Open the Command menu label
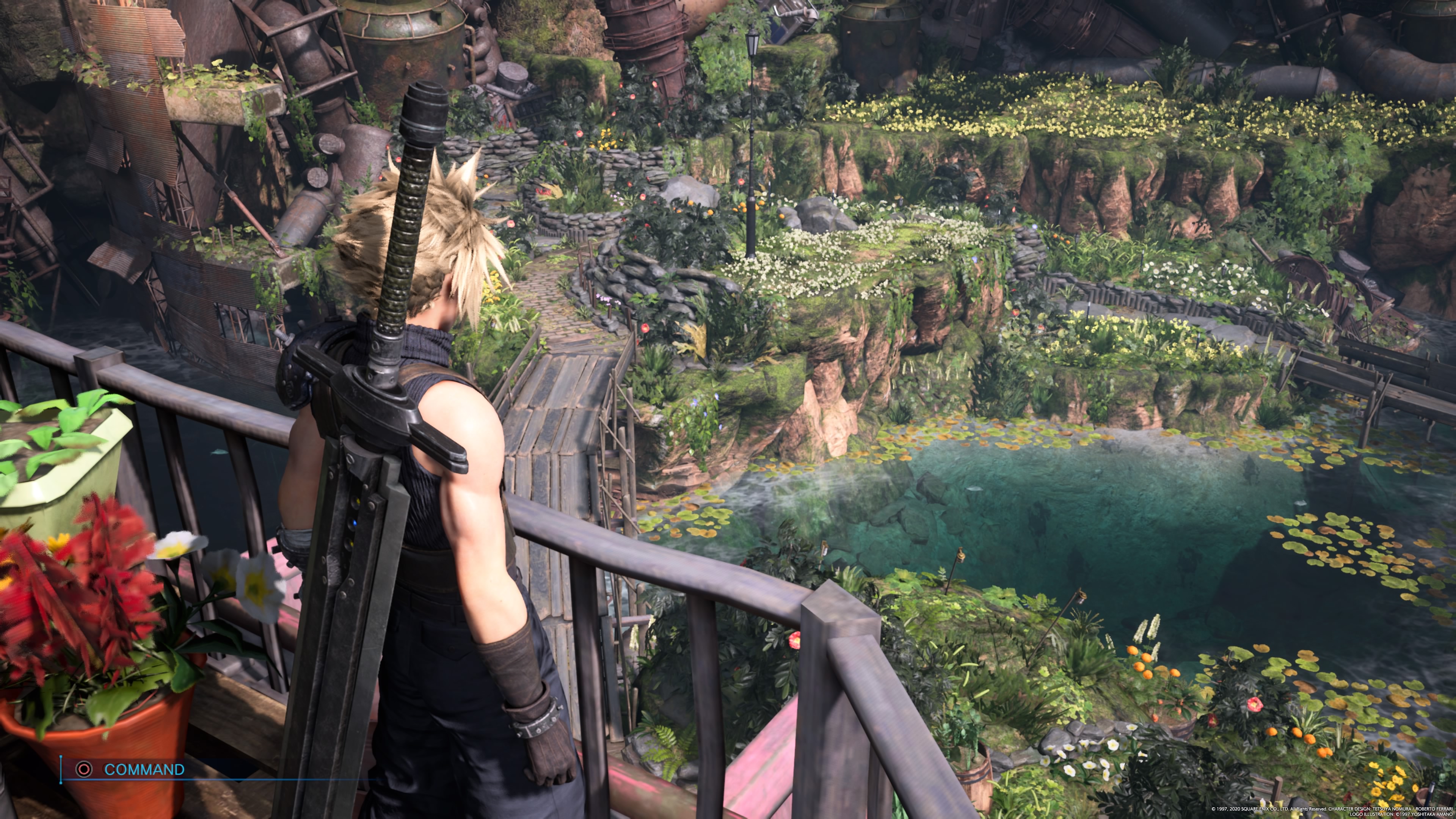This screenshot has width=1456, height=819. tap(144, 769)
